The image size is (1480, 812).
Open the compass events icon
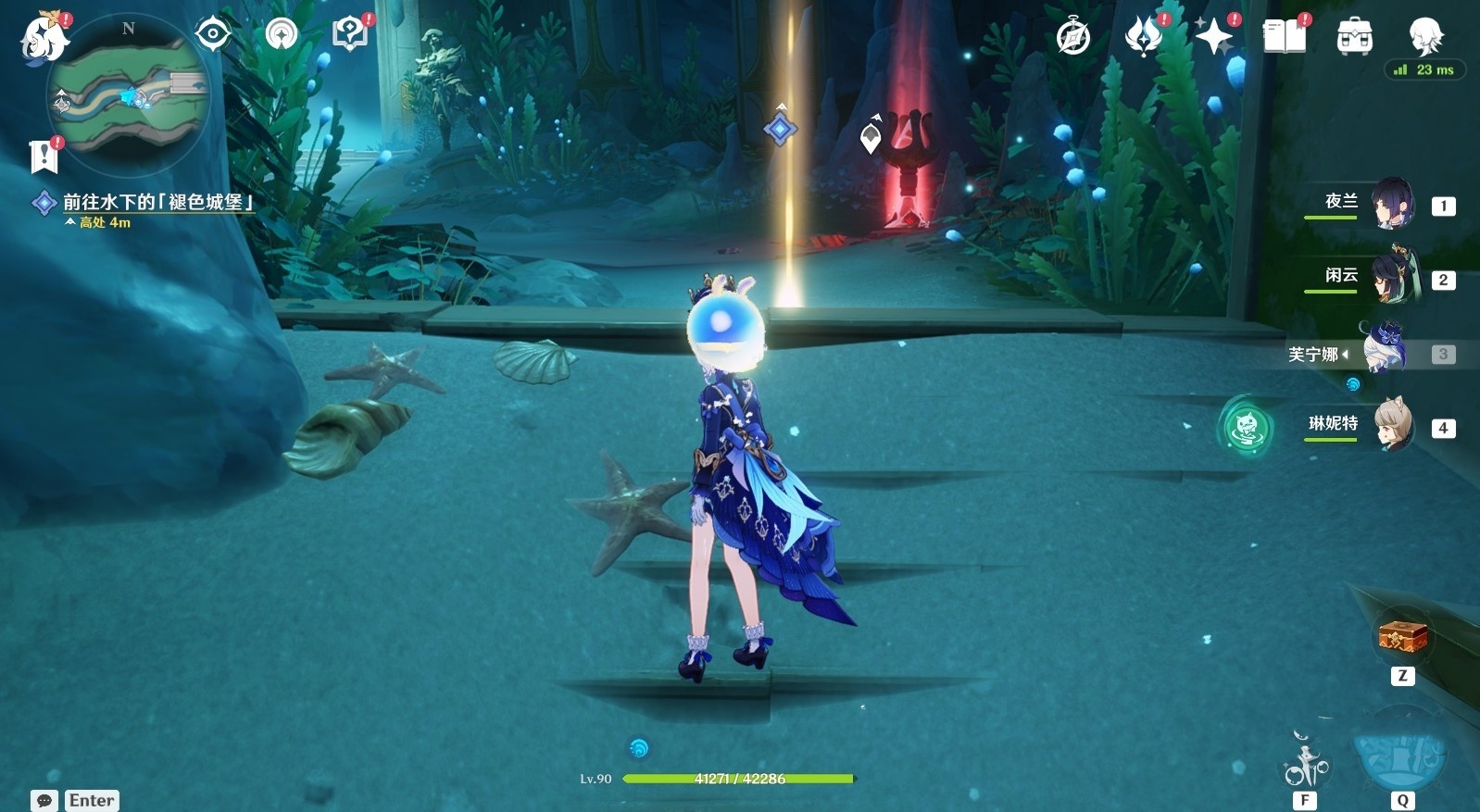(x=1073, y=37)
